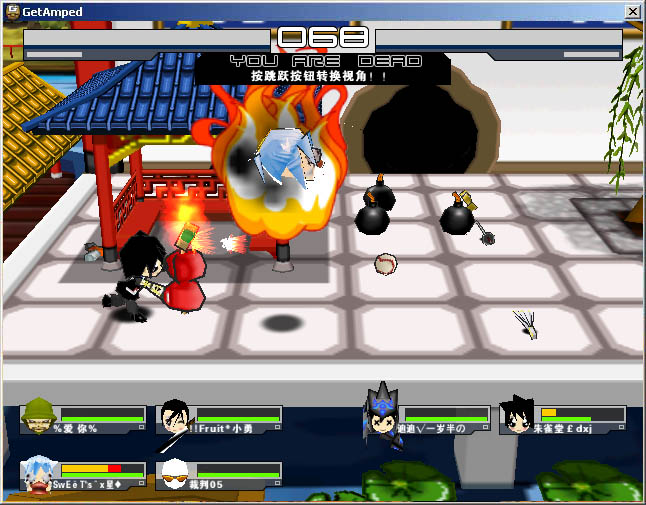Select the dxj player's portrait

tap(517, 416)
